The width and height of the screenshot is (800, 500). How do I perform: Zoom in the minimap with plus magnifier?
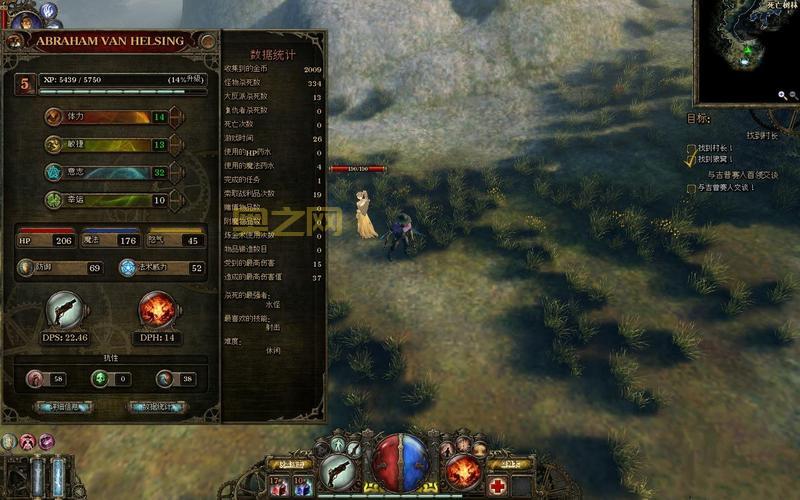point(782,96)
